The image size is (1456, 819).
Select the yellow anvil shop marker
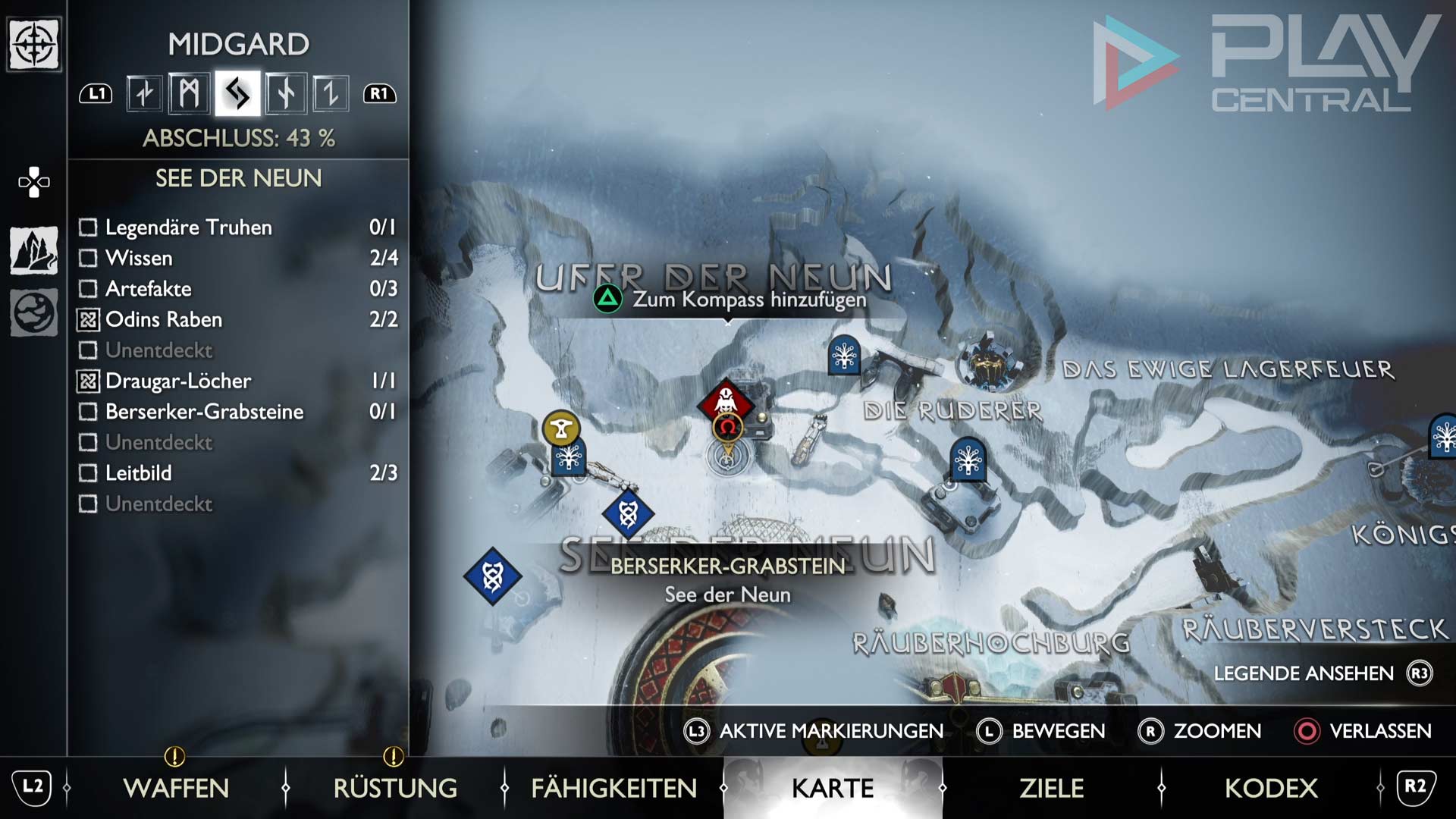tap(561, 429)
